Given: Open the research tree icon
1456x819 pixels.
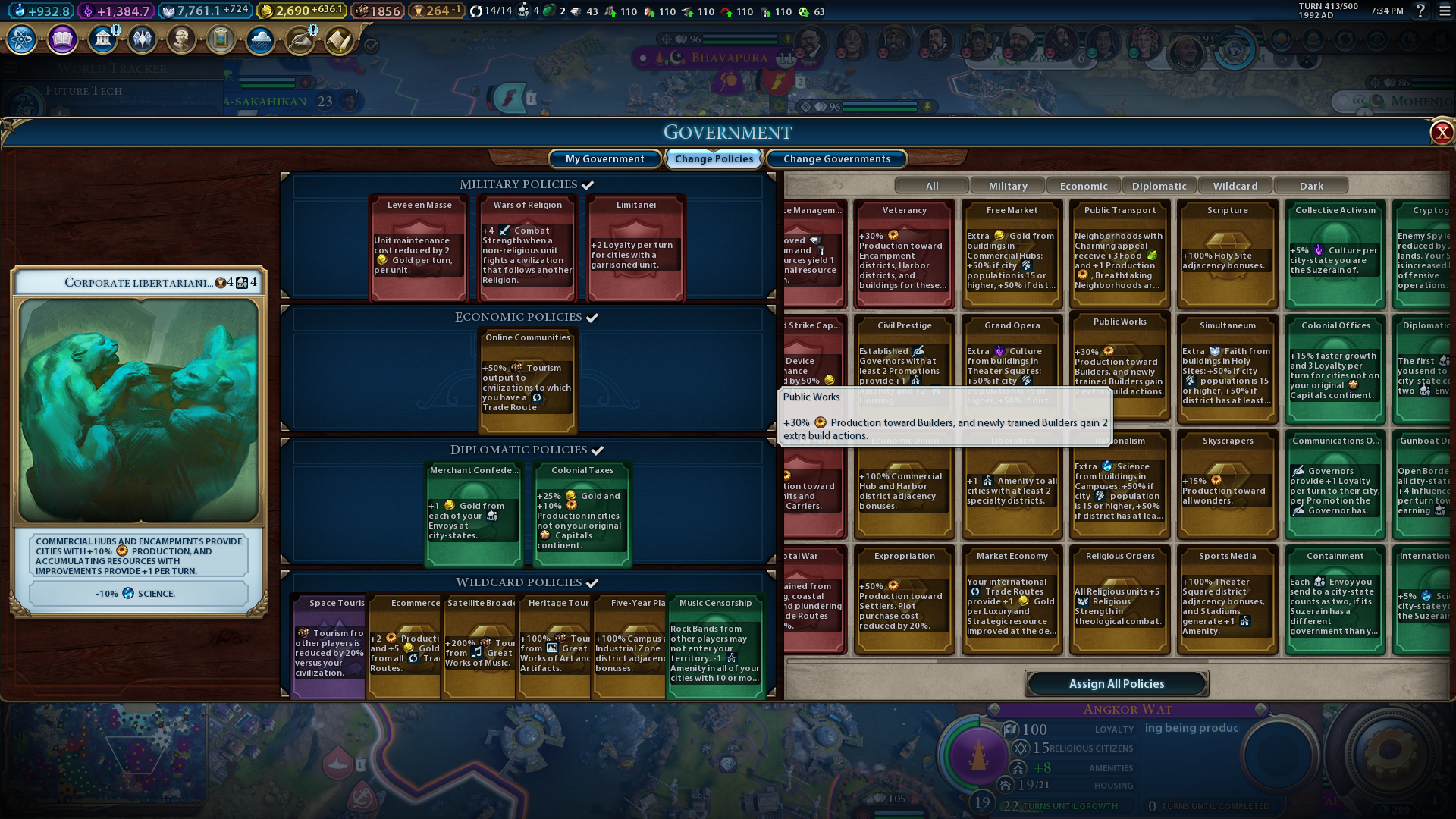Looking at the screenshot, I should (x=22, y=39).
